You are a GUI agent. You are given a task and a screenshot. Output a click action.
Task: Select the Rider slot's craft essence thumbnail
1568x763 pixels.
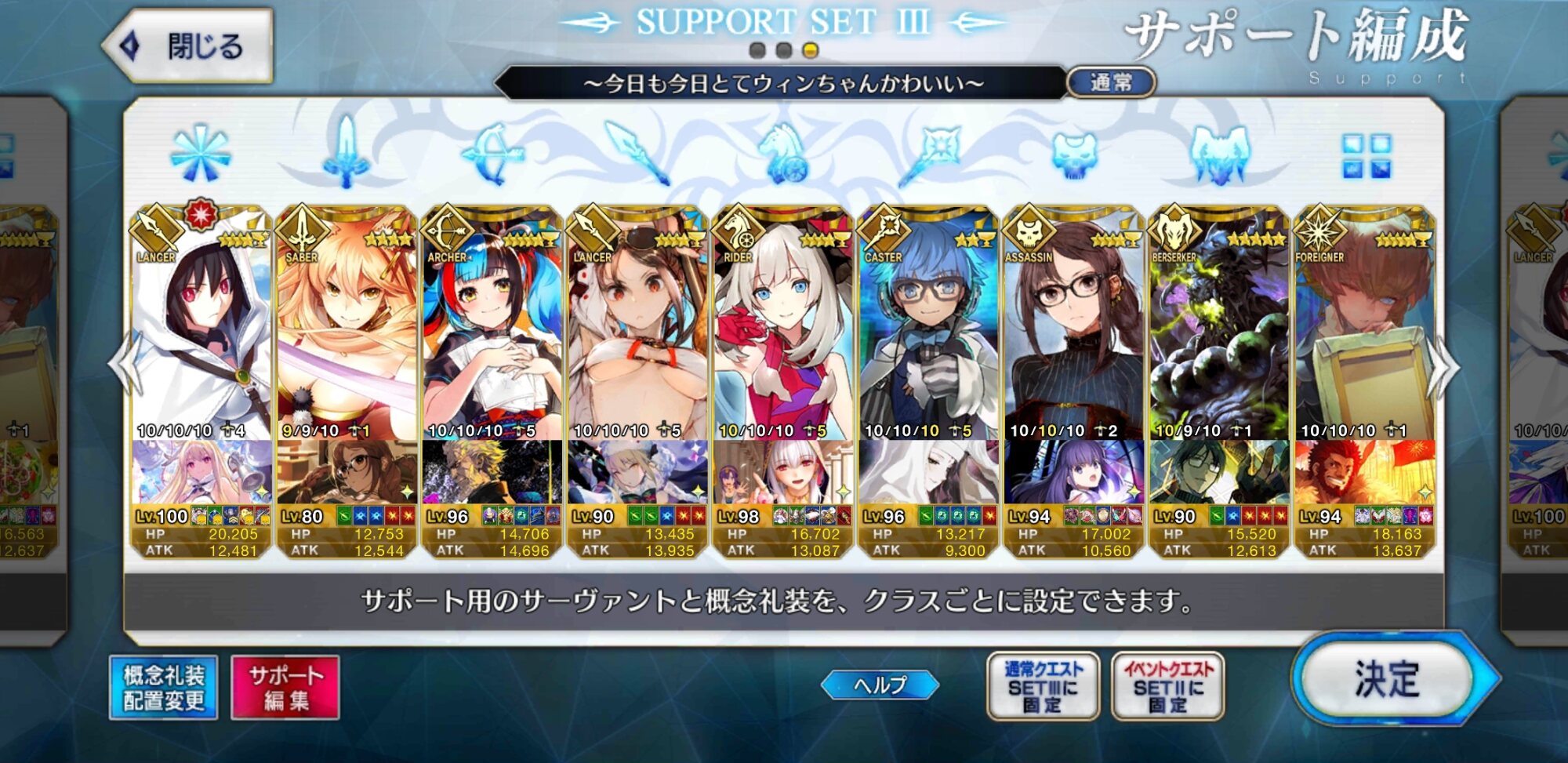pyautogui.click(x=782, y=472)
